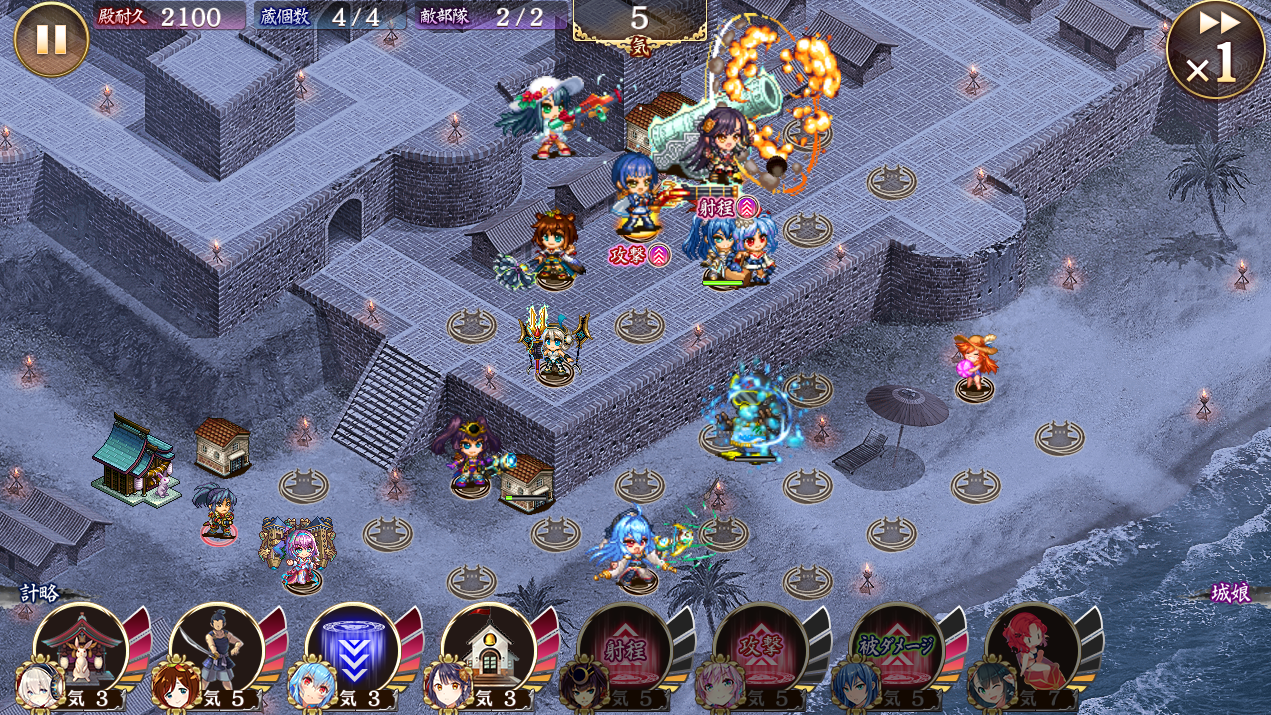Select the shrine with rabbit stratagem icon
1271x715 pixels.
pyautogui.click(x=81, y=648)
